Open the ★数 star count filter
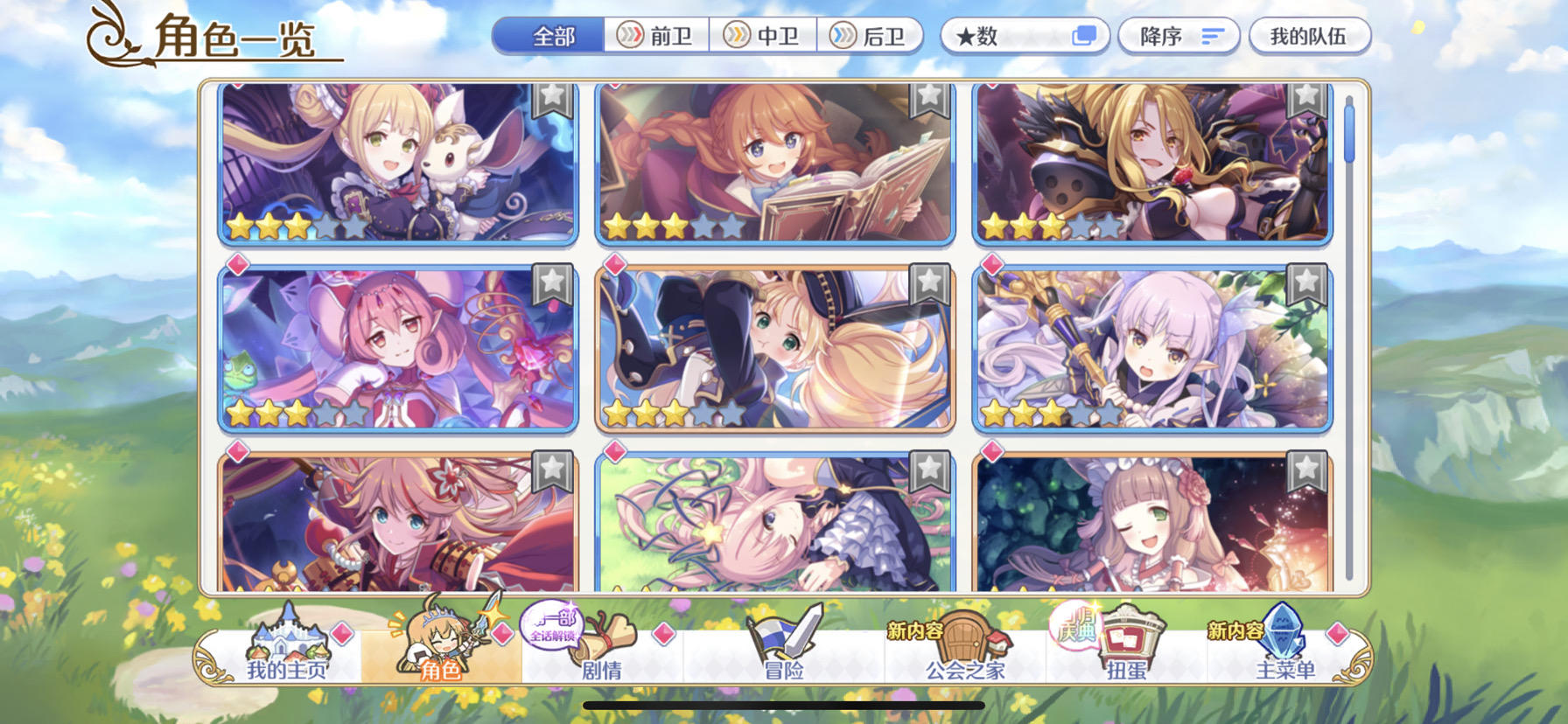Image resolution: width=1568 pixels, height=724 pixels. coord(1024,35)
